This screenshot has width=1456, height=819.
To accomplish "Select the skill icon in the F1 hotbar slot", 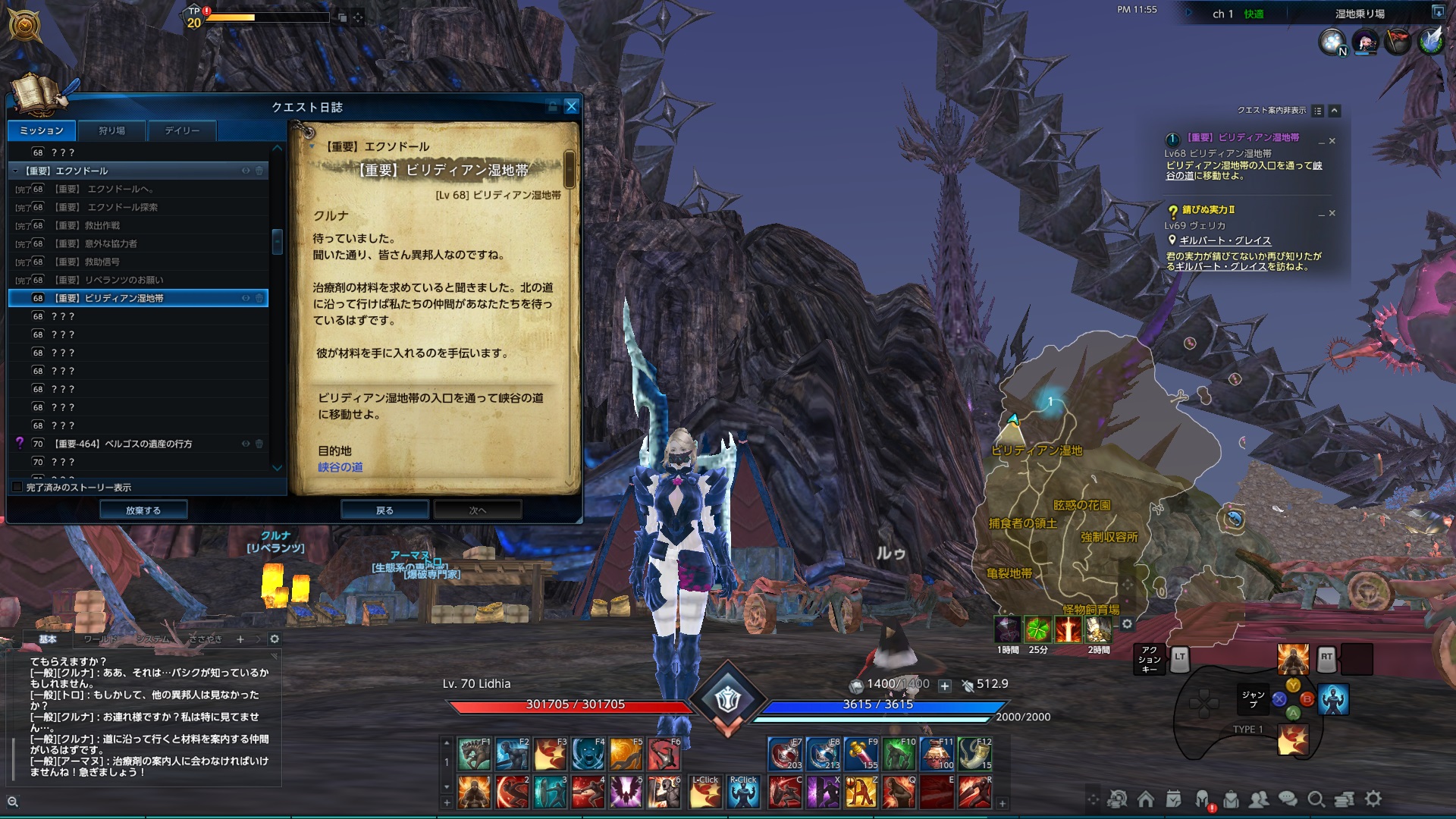I will point(474,753).
